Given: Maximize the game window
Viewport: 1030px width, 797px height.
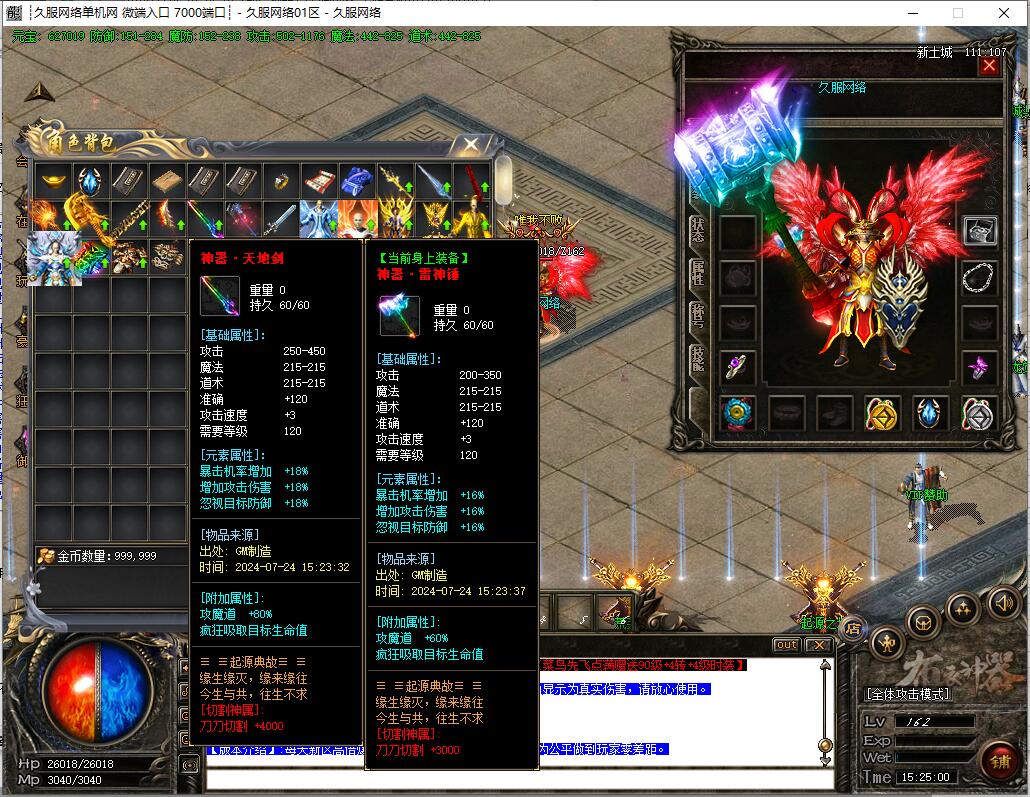Looking at the screenshot, I should click(x=957, y=13).
